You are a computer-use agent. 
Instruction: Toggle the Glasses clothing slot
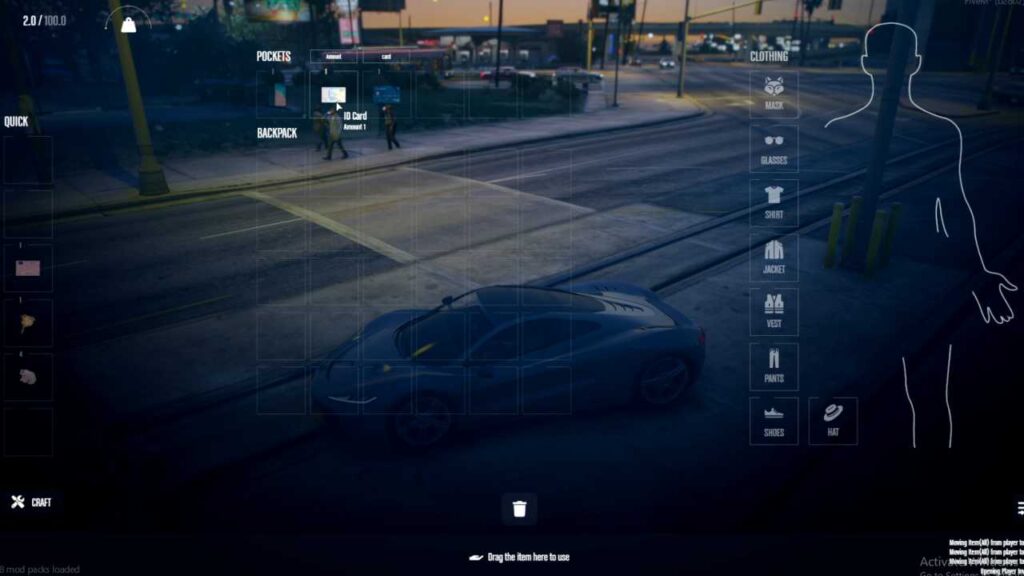pos(774,148)
